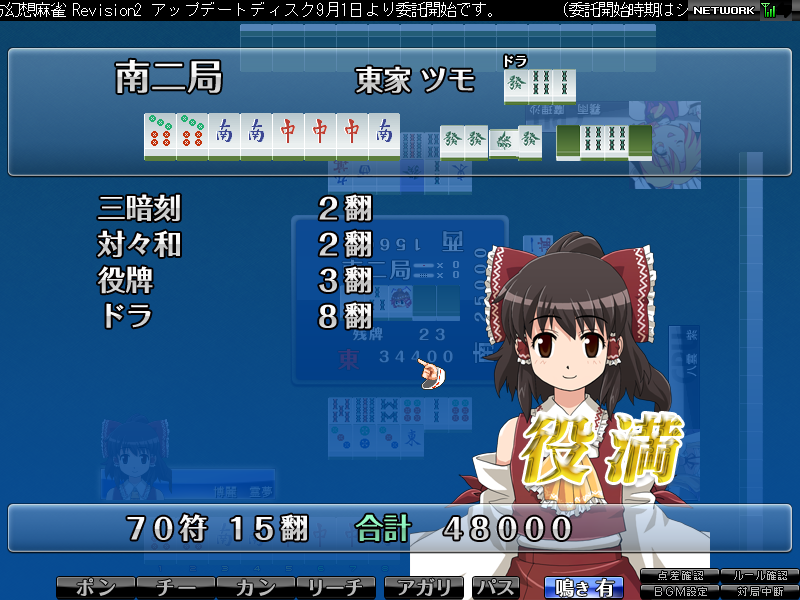Select the チー (Chi) button
Screen dimensions: 800x600
[175, 588]
